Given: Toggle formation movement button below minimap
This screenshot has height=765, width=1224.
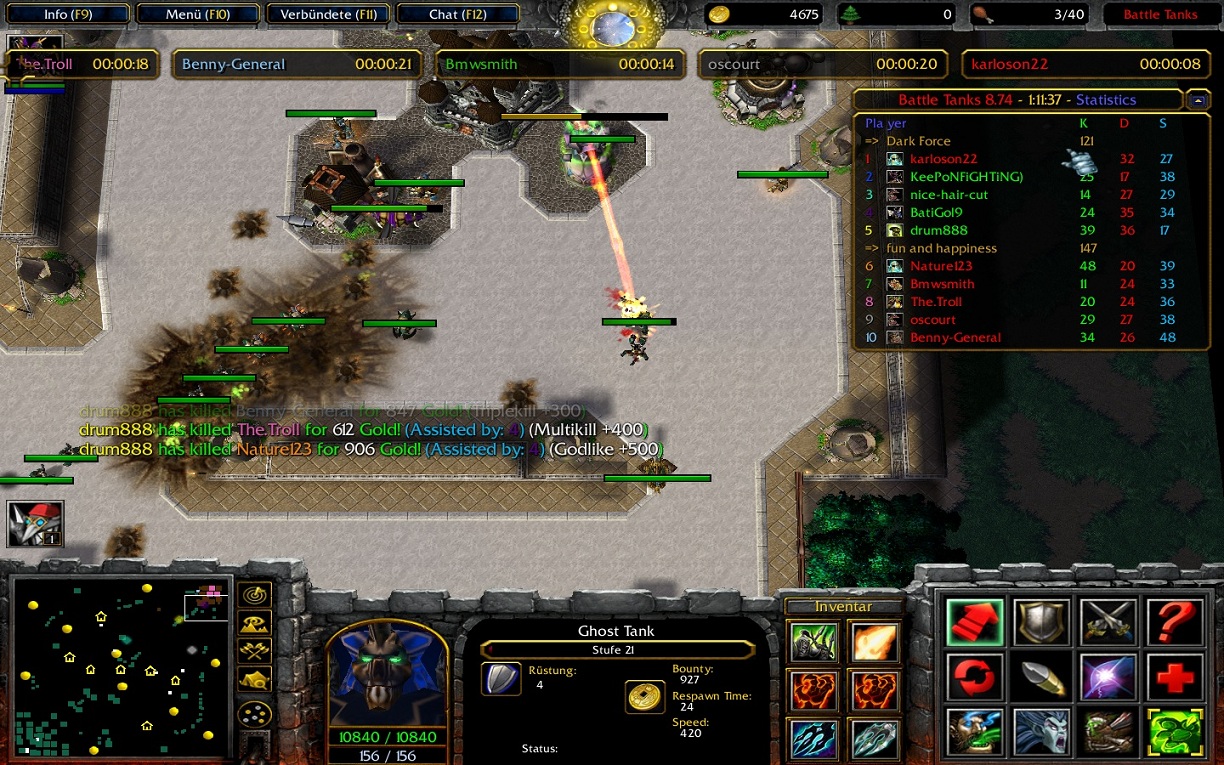Looking at the screenshot, I should tap(256, 714).
